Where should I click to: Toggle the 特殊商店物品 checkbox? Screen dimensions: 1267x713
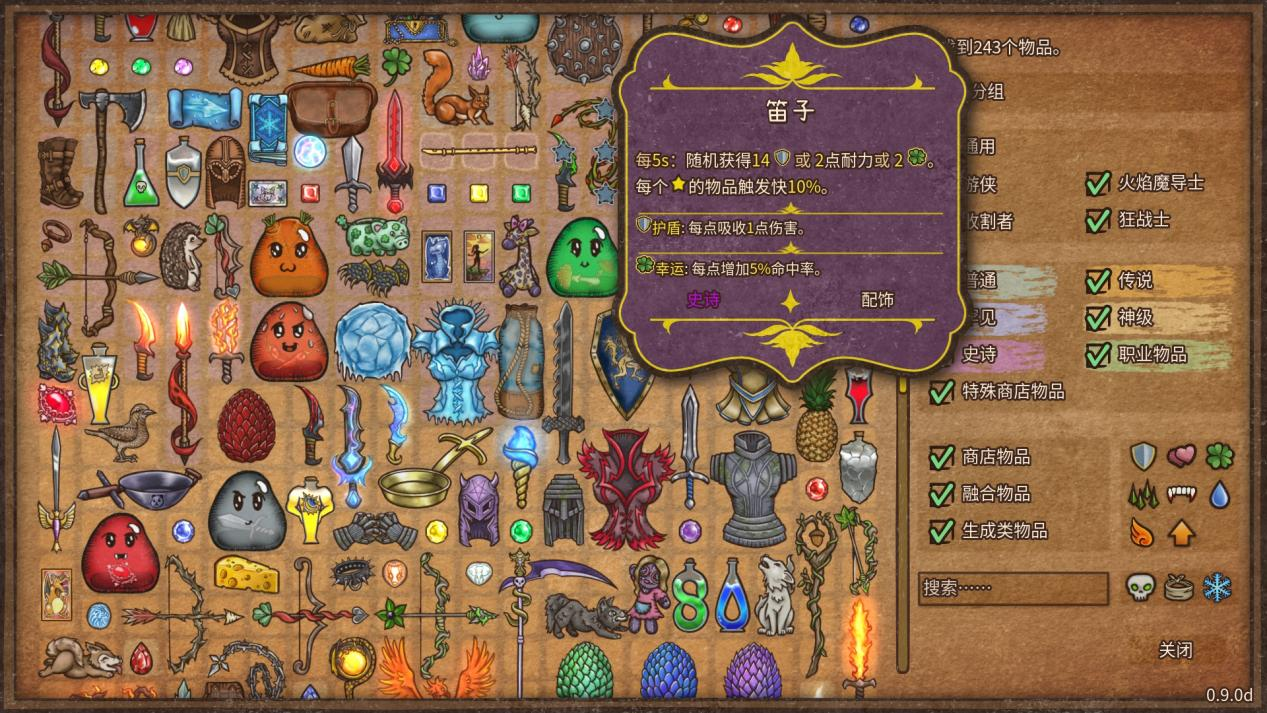click(x=941, y=392)
